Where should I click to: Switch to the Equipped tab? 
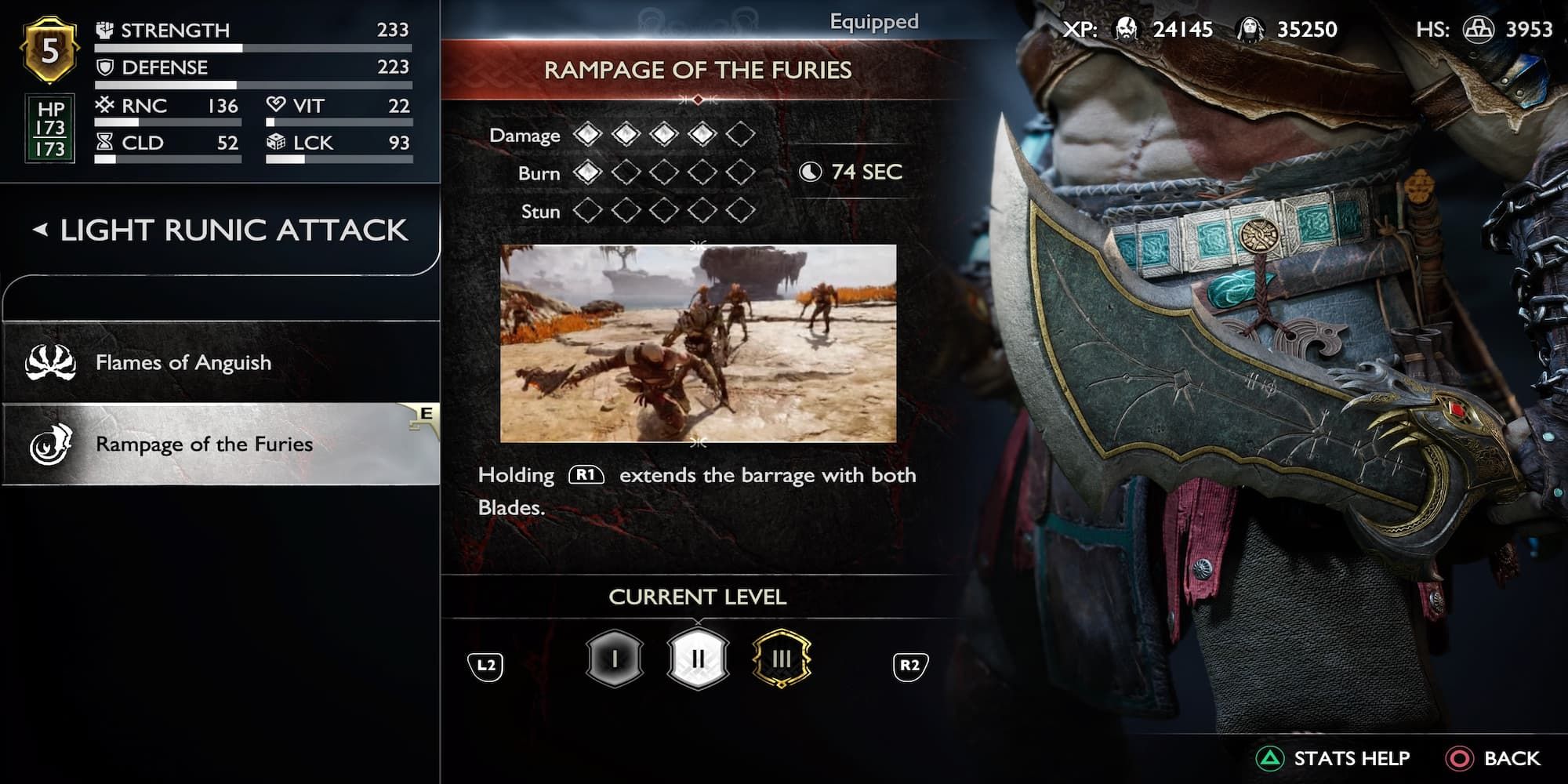click(x=873, y=21)
